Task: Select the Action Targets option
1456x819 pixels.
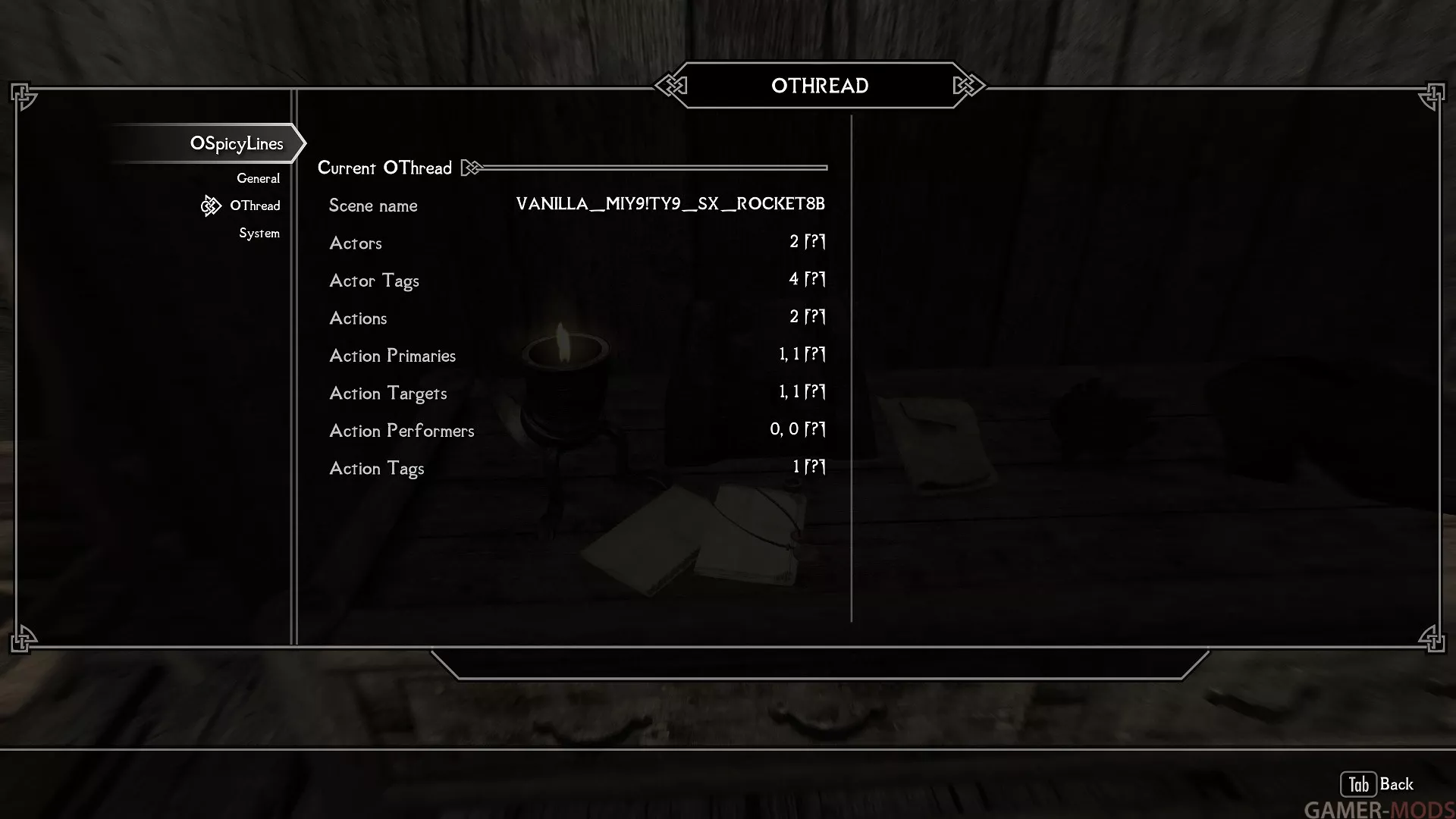Action: click(576, 393)
